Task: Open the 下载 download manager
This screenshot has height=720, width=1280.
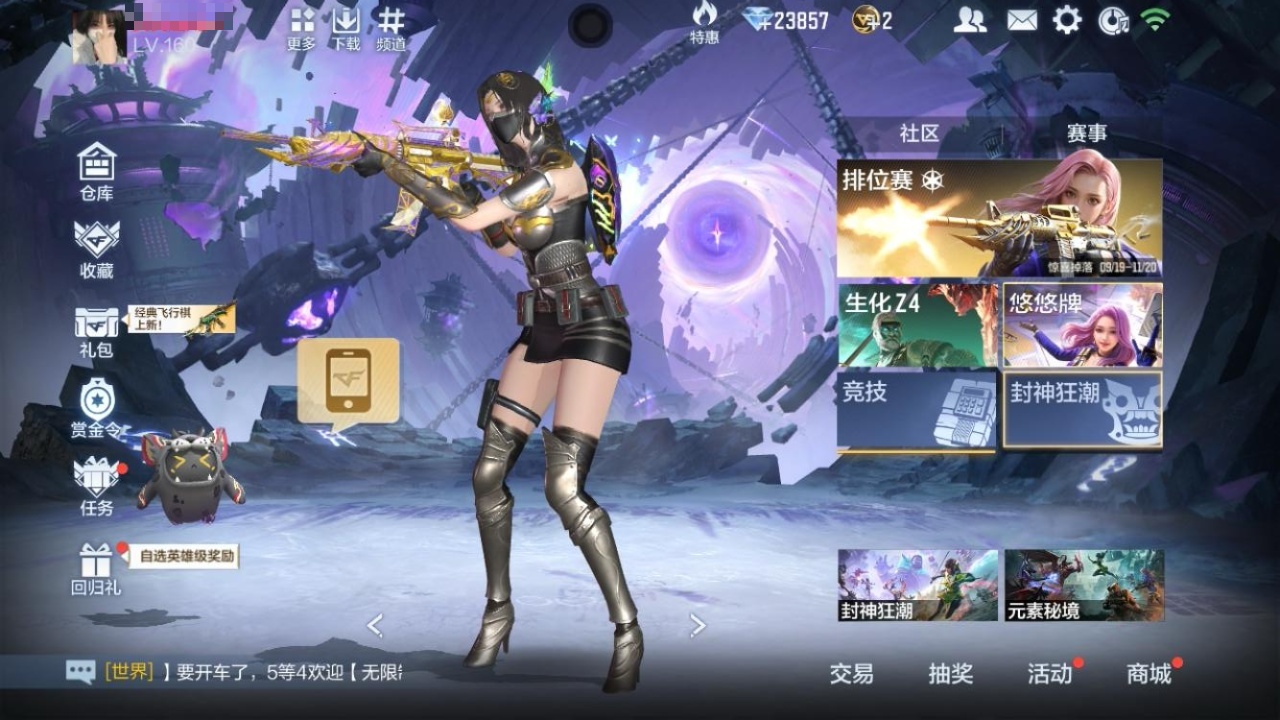Action: pos(346,28)
